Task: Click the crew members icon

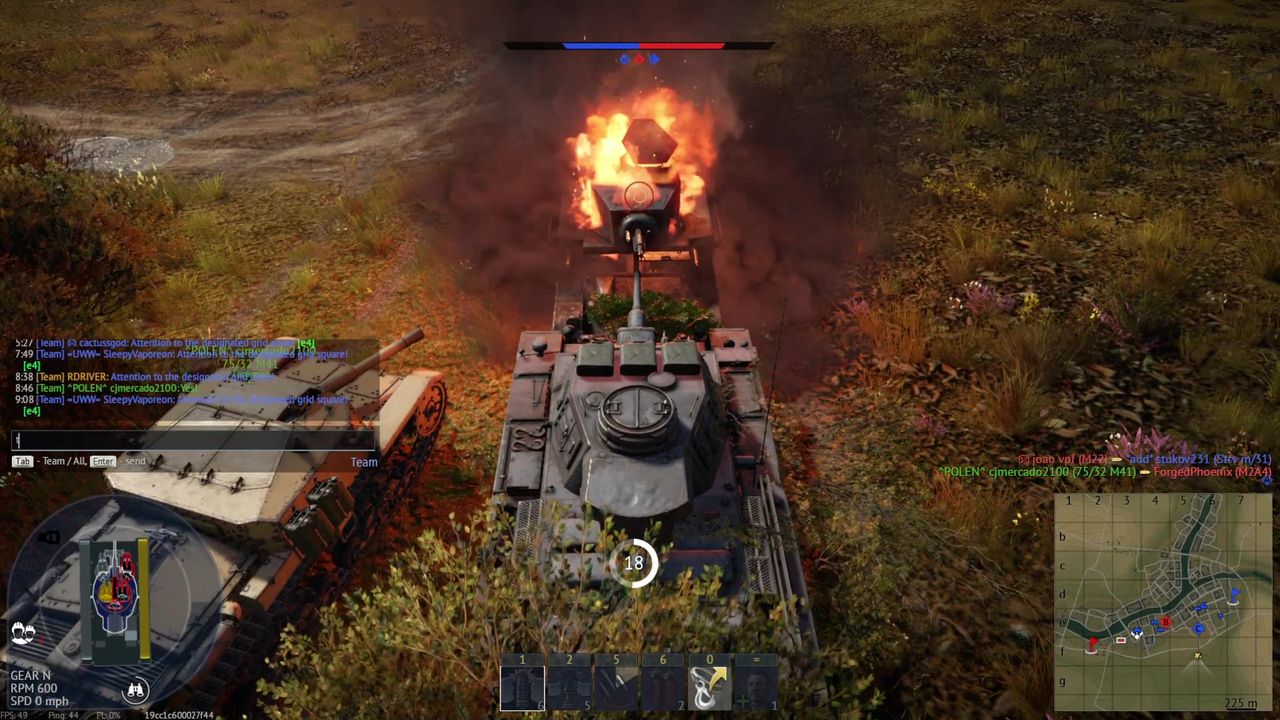Action: tap(23, 633)
